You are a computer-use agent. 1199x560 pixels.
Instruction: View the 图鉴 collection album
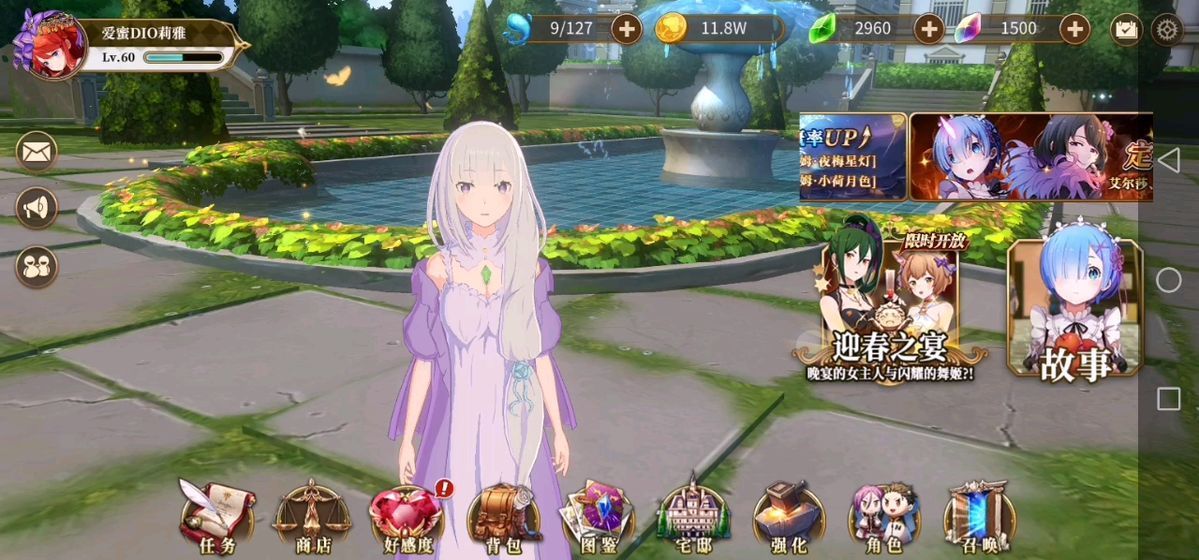pyautogui.click(x=597, y=514)
